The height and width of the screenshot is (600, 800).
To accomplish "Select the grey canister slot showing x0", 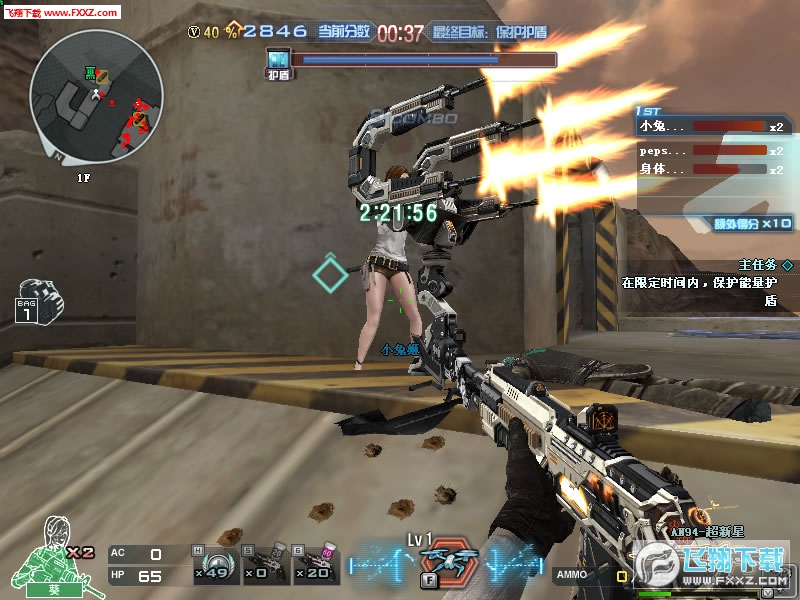I will pyautogui.click(x=263, y=564).
